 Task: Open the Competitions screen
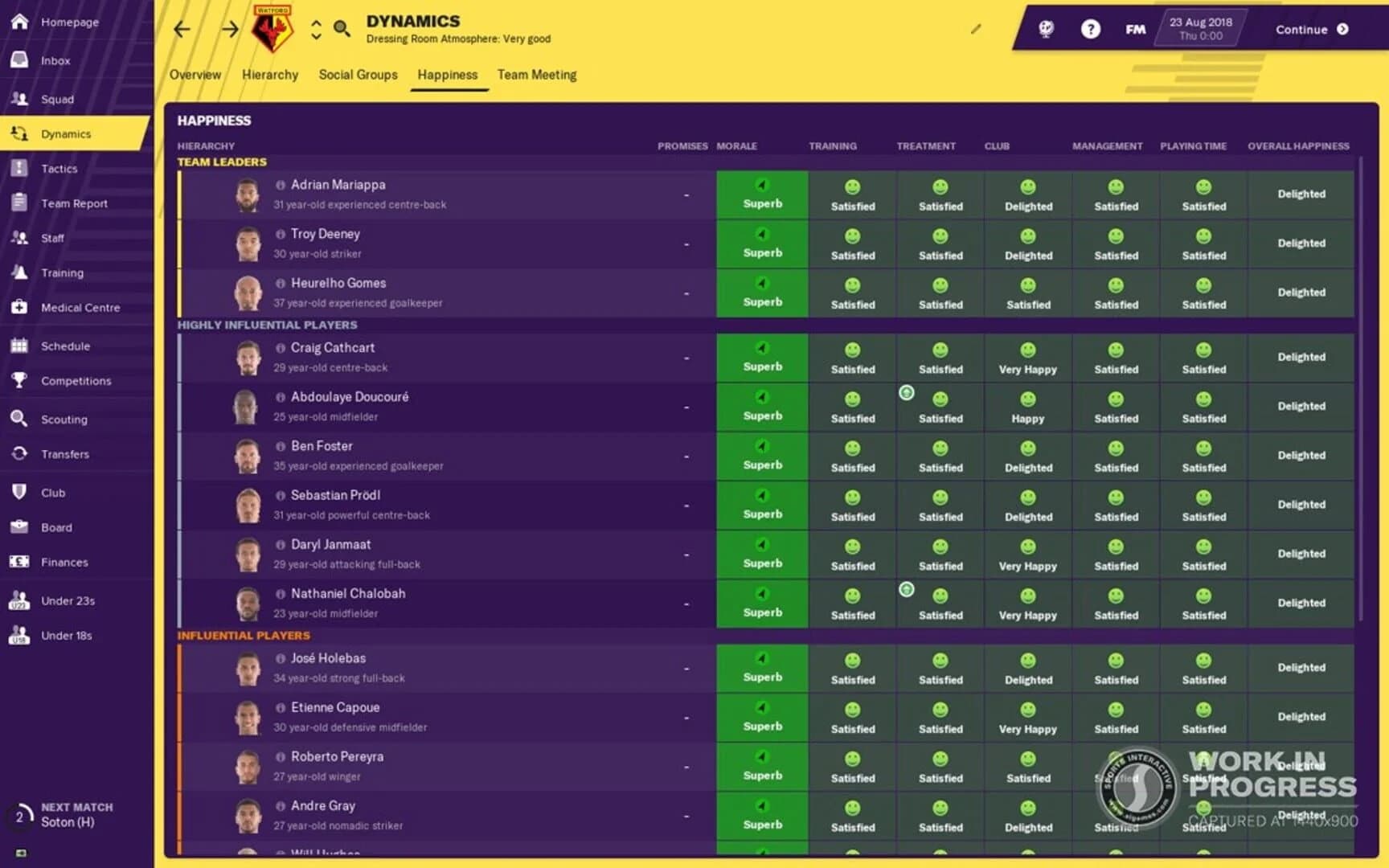click(76, 380)
